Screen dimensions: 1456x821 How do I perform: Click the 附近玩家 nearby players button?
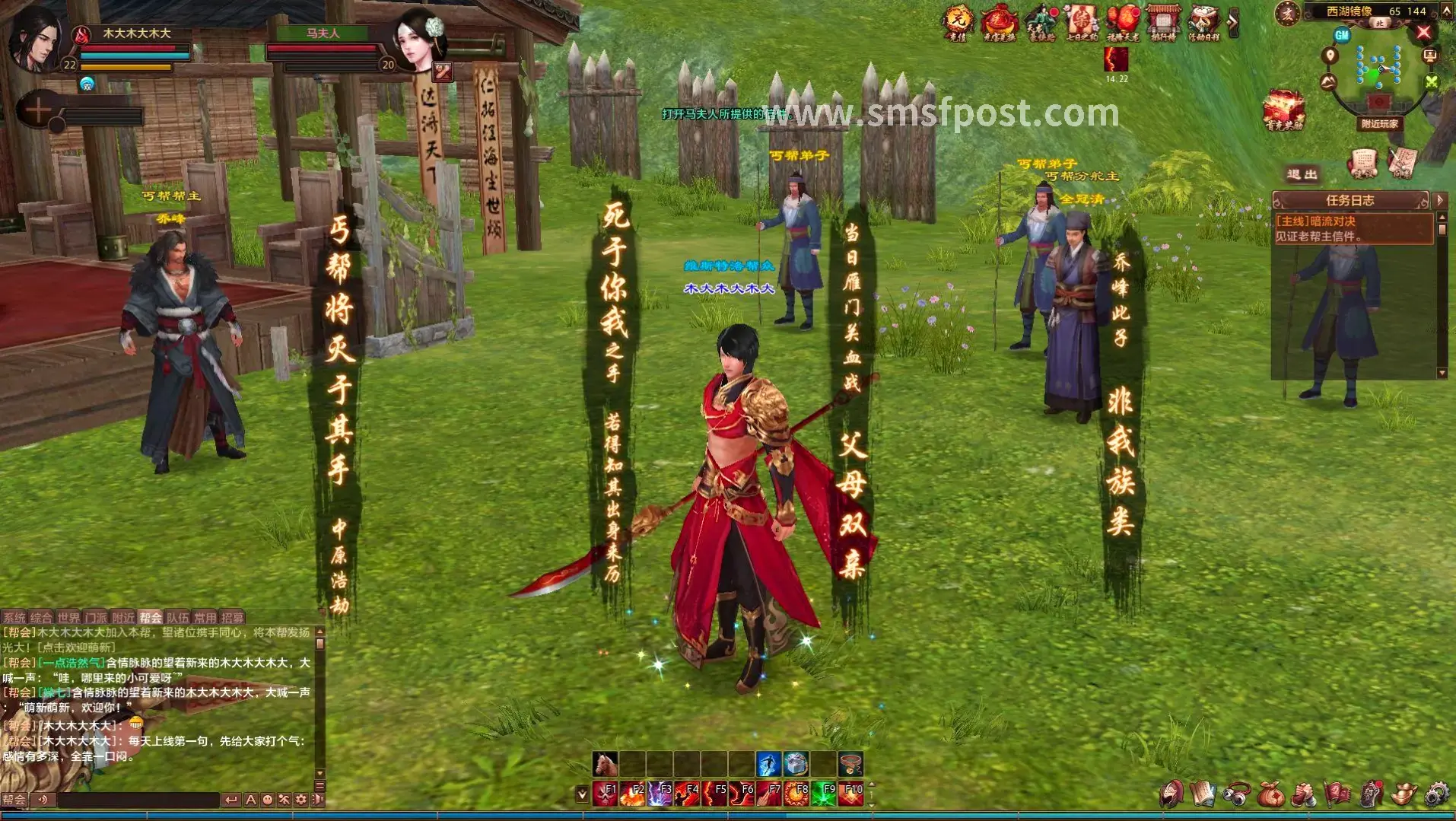(1379, 123)
